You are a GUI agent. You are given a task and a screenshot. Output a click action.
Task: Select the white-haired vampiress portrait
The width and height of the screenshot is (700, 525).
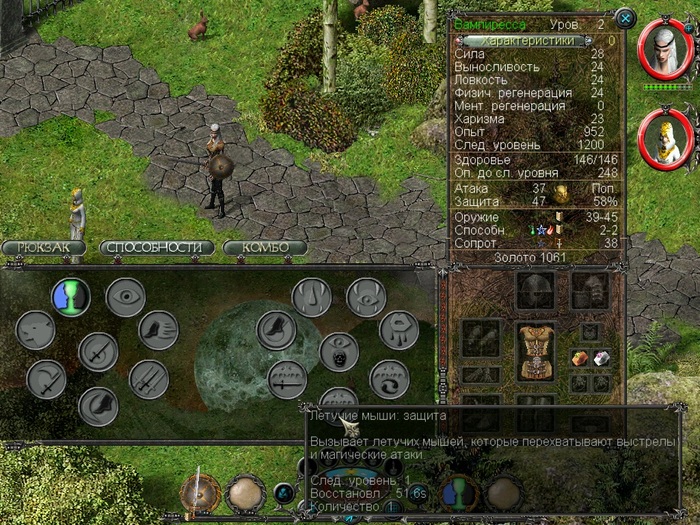(664, 49)
